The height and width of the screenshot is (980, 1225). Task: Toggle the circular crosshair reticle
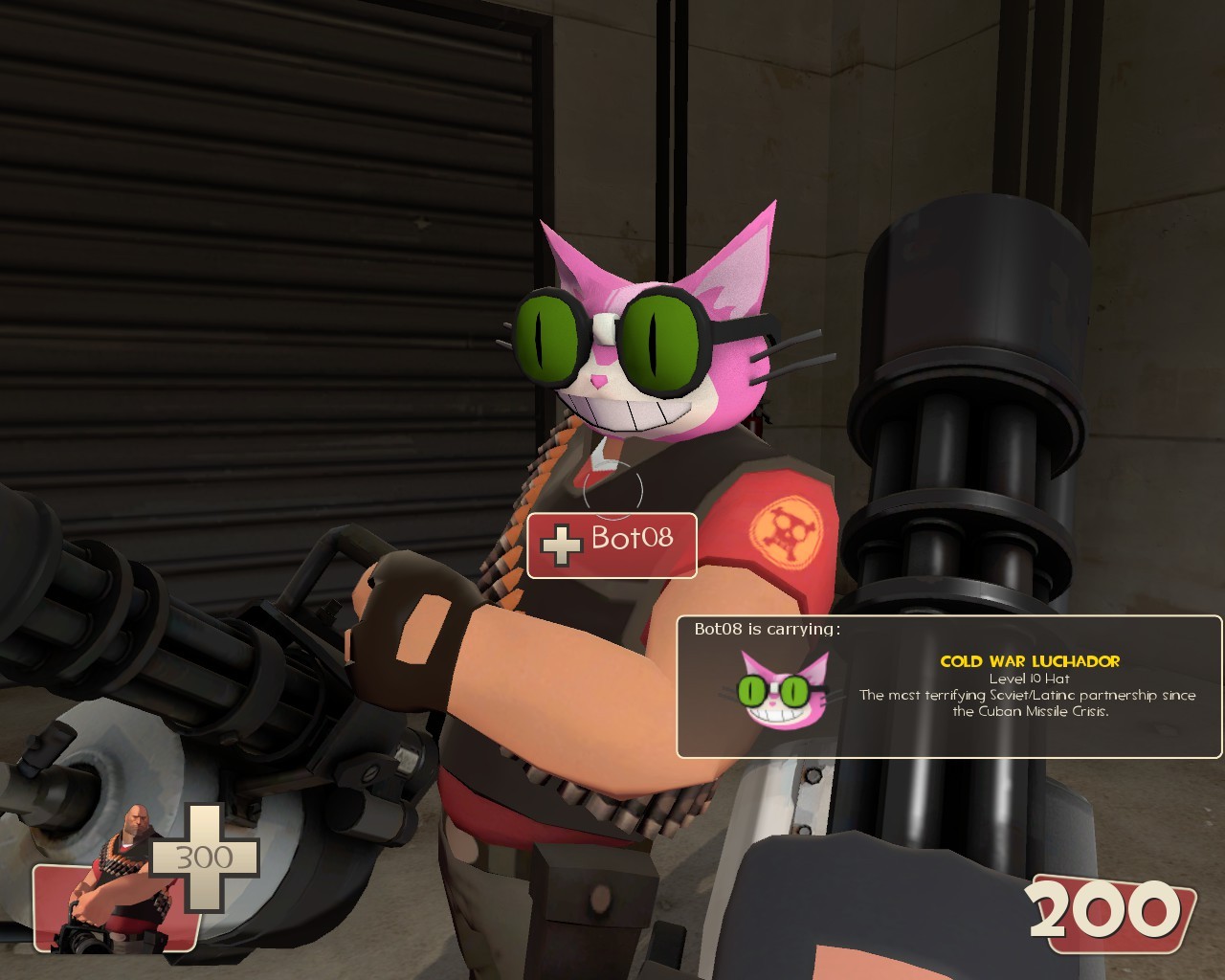(x=612, y=490)
